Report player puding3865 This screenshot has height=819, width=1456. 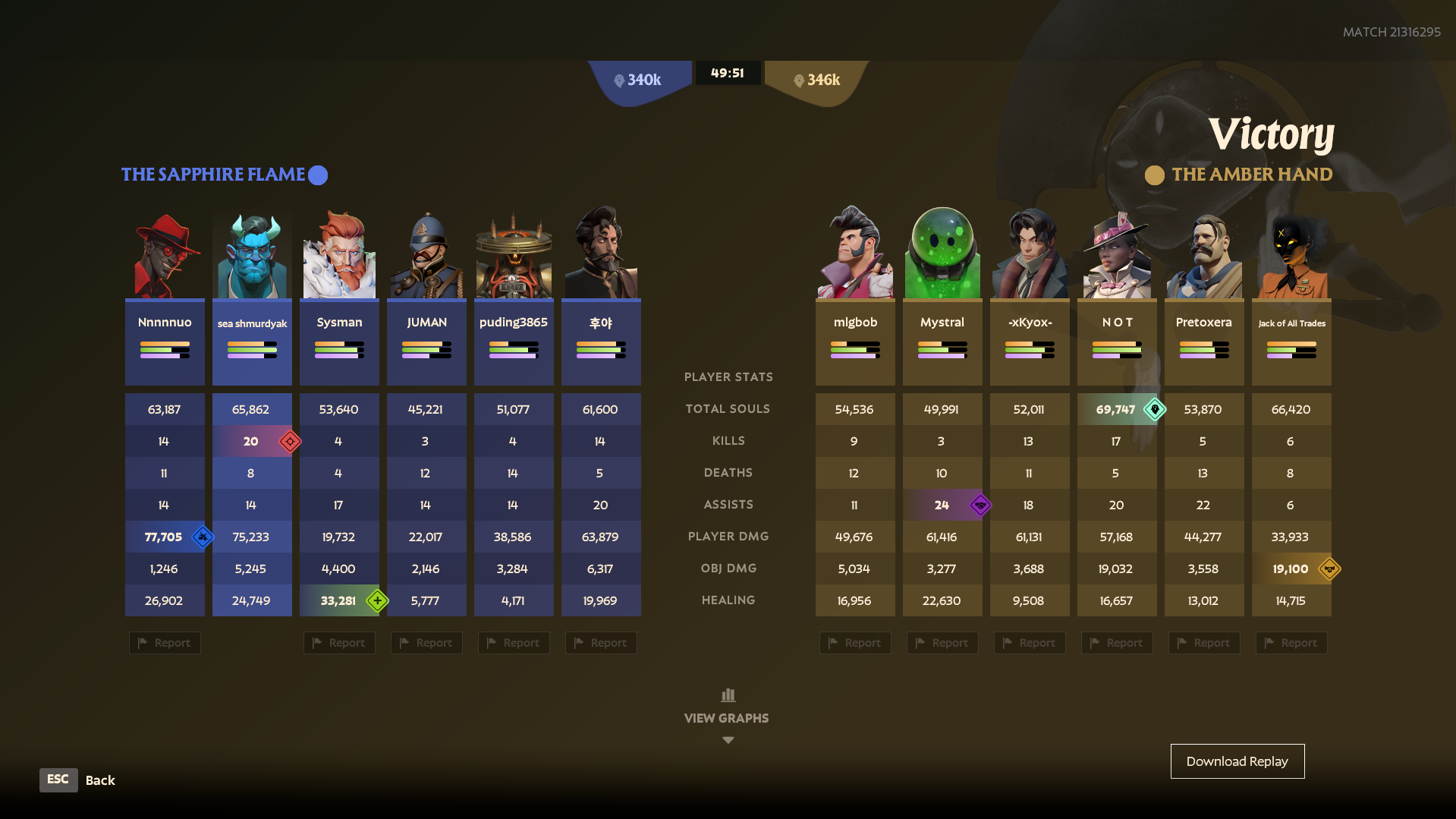coord(514,643)
